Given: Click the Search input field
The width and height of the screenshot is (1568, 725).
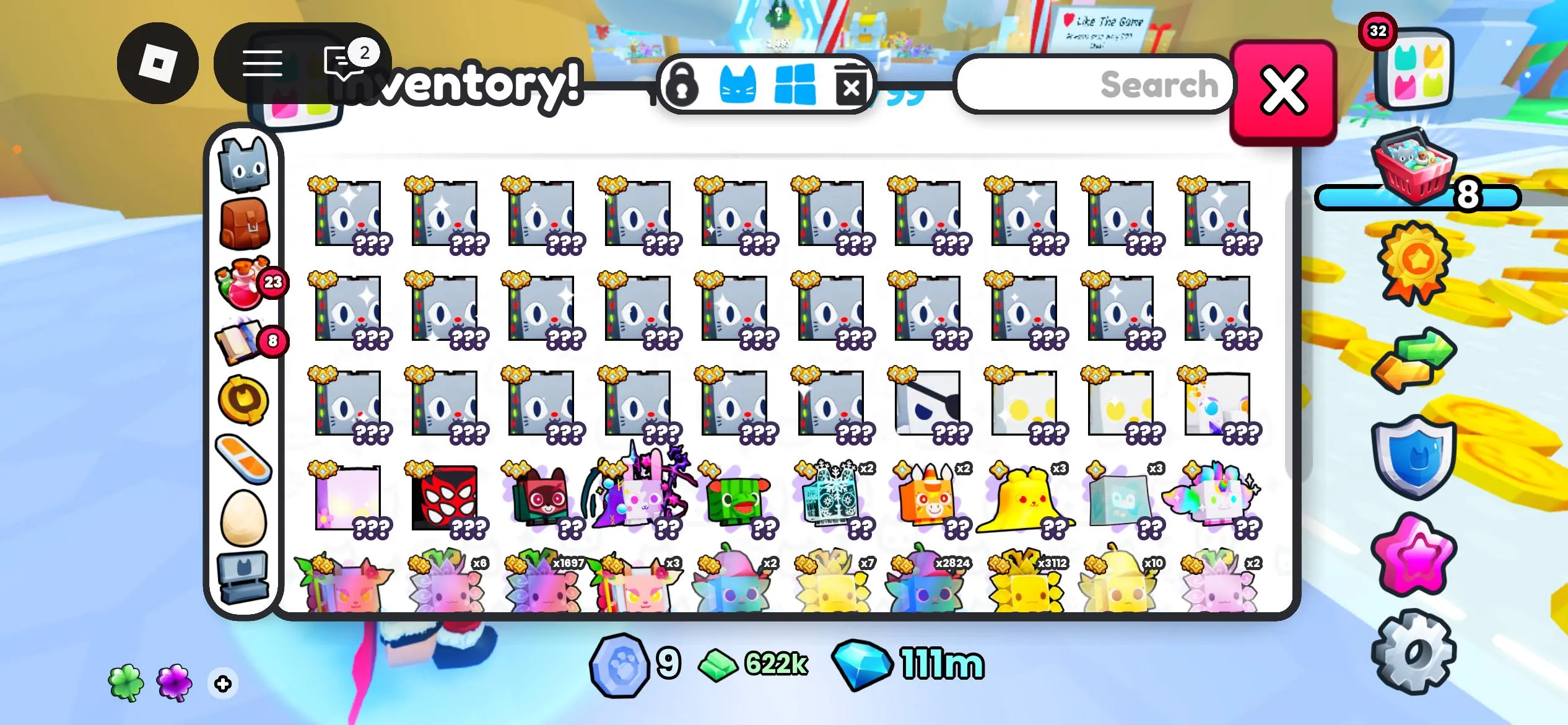Looking at the screenshot, I should [x=1096, y=86].
